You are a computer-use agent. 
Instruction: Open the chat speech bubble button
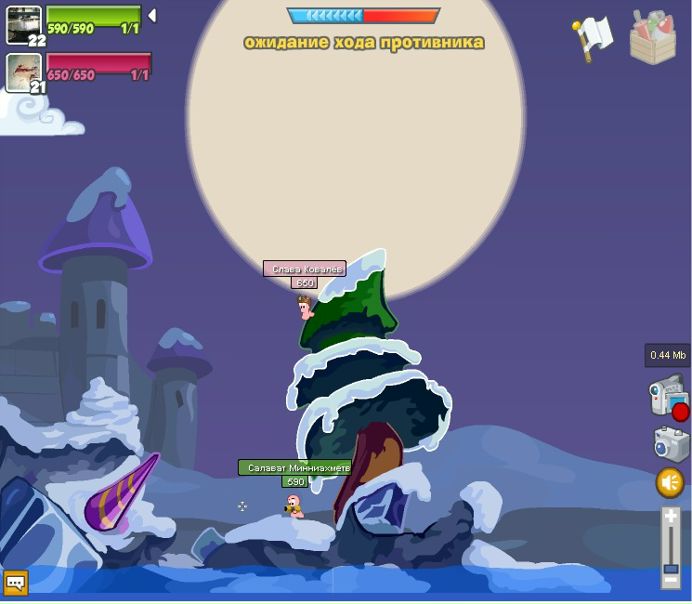pos(16,582)
